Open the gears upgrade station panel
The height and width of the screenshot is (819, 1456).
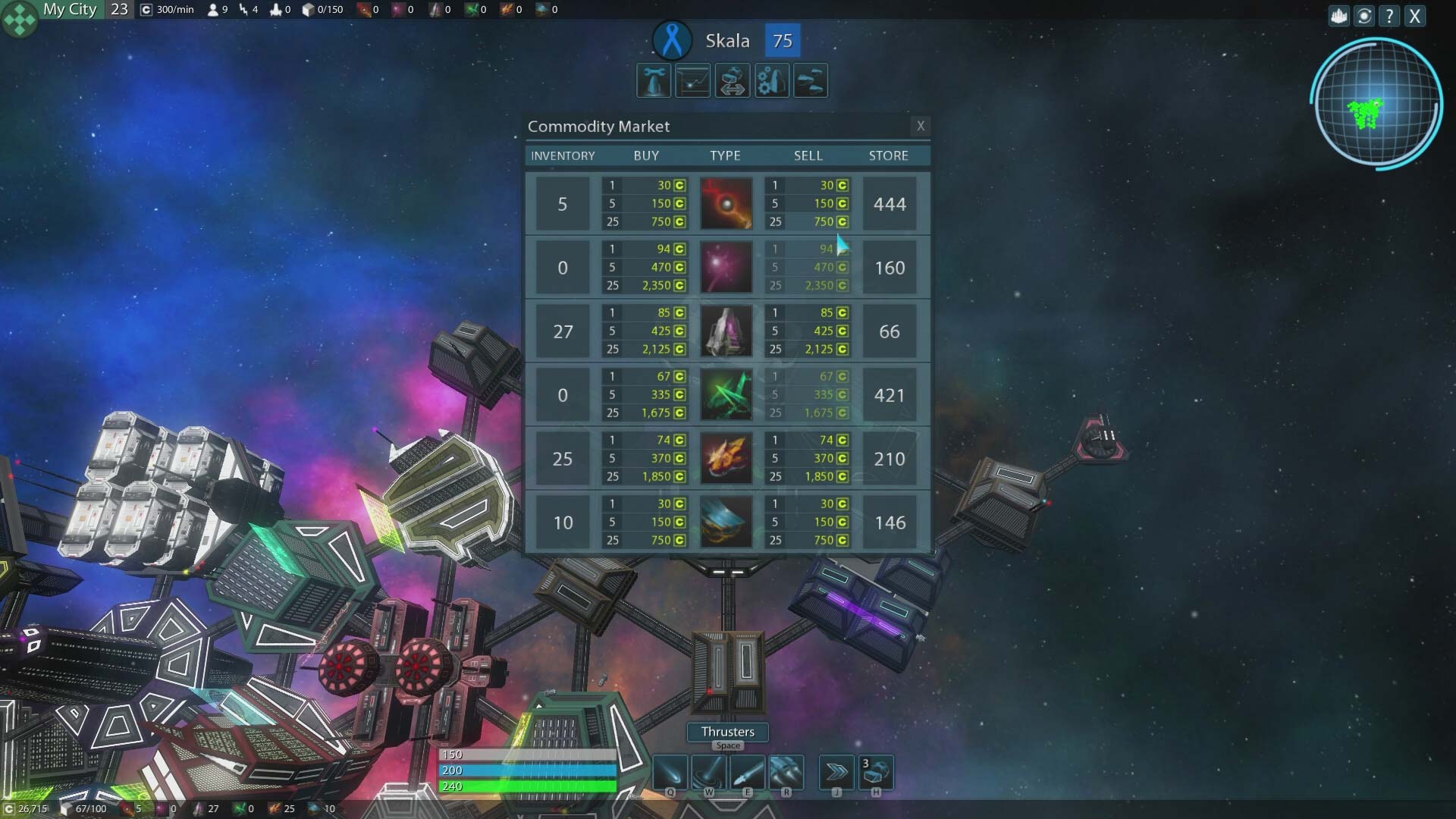pos(771,80)
